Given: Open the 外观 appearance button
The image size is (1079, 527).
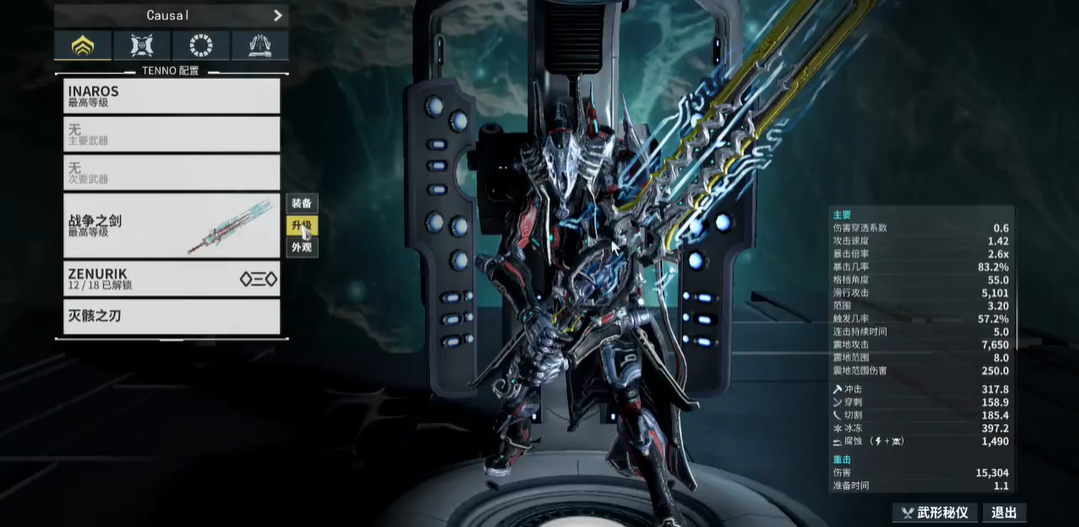Looking at the screenshot, I should point(301,247).
